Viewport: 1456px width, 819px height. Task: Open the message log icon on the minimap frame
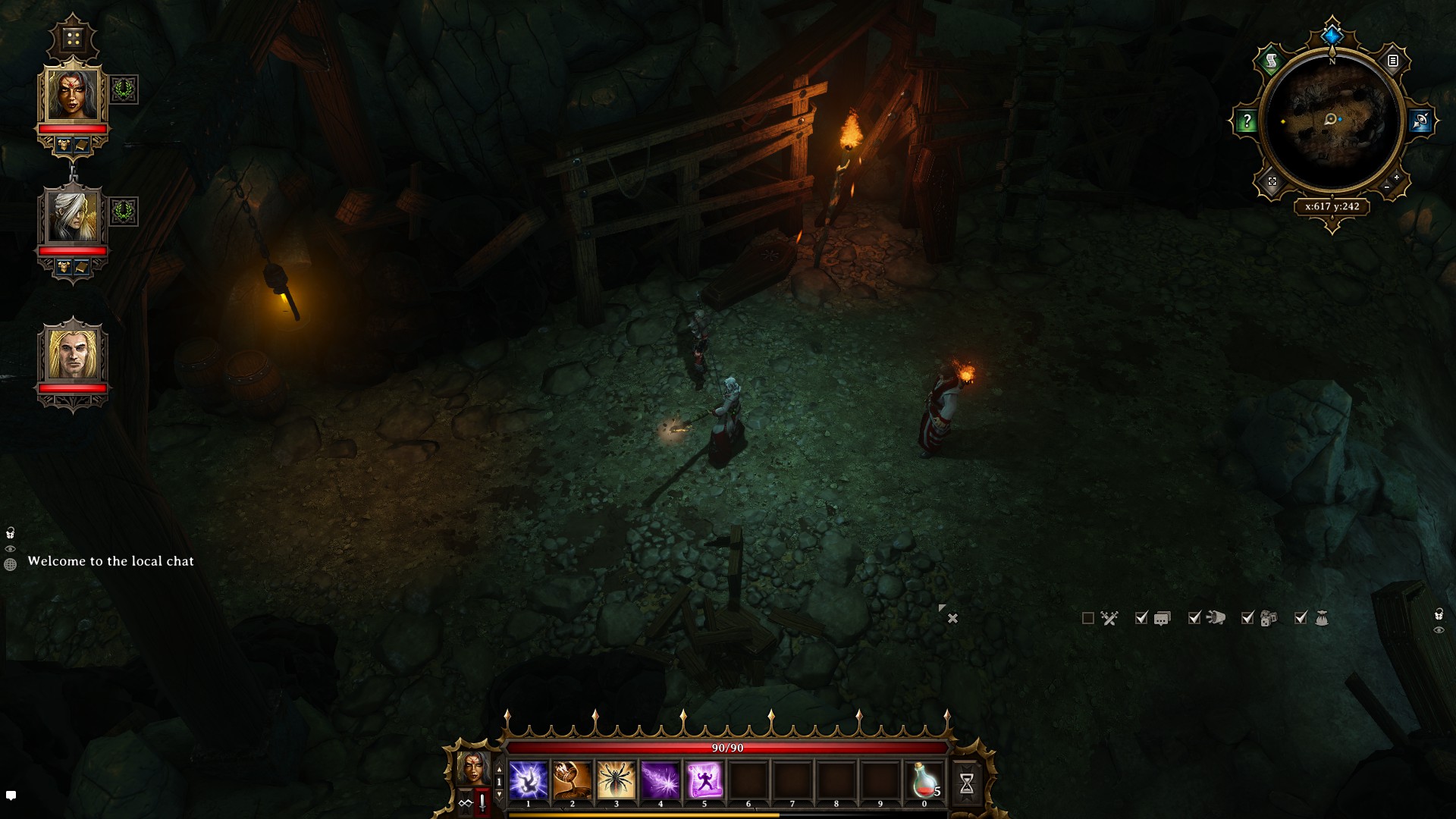coord(1393,61)
